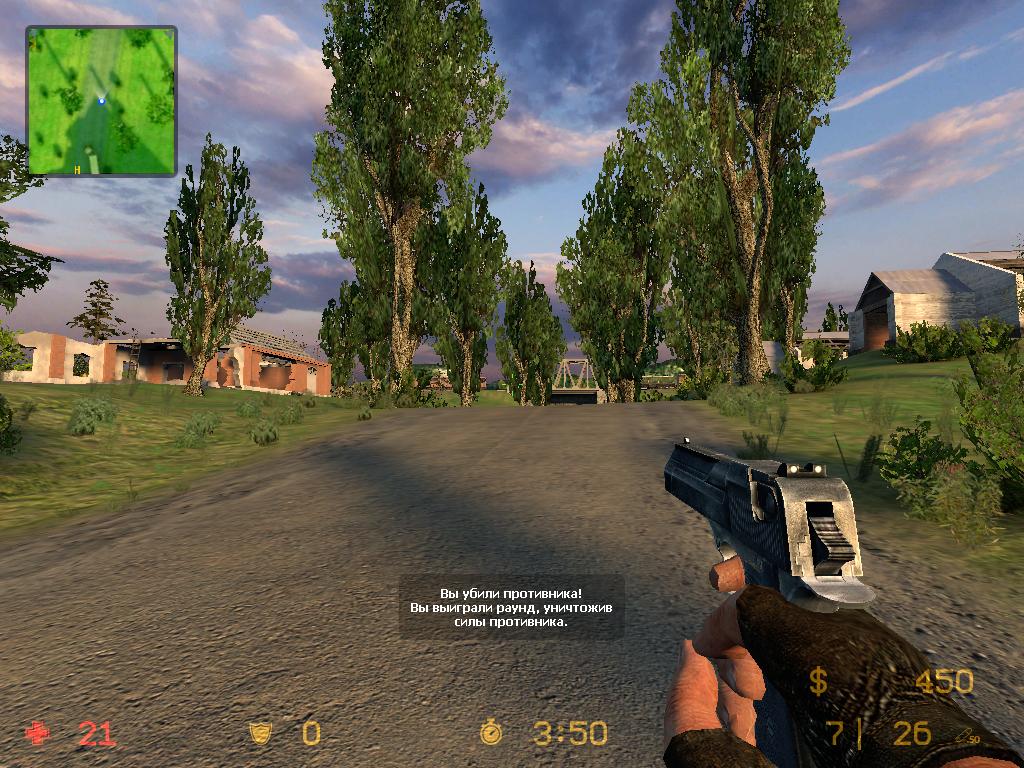Select the red health cross icon
The image size is (1024, 768).
click(x=38, y=734)
